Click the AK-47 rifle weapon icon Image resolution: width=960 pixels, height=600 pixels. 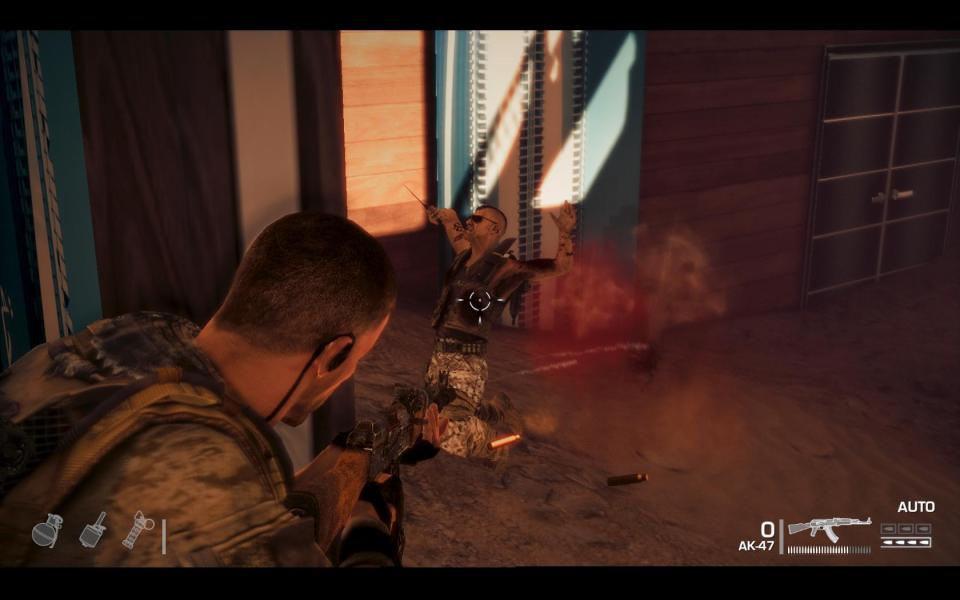click(x=829, y=527)
